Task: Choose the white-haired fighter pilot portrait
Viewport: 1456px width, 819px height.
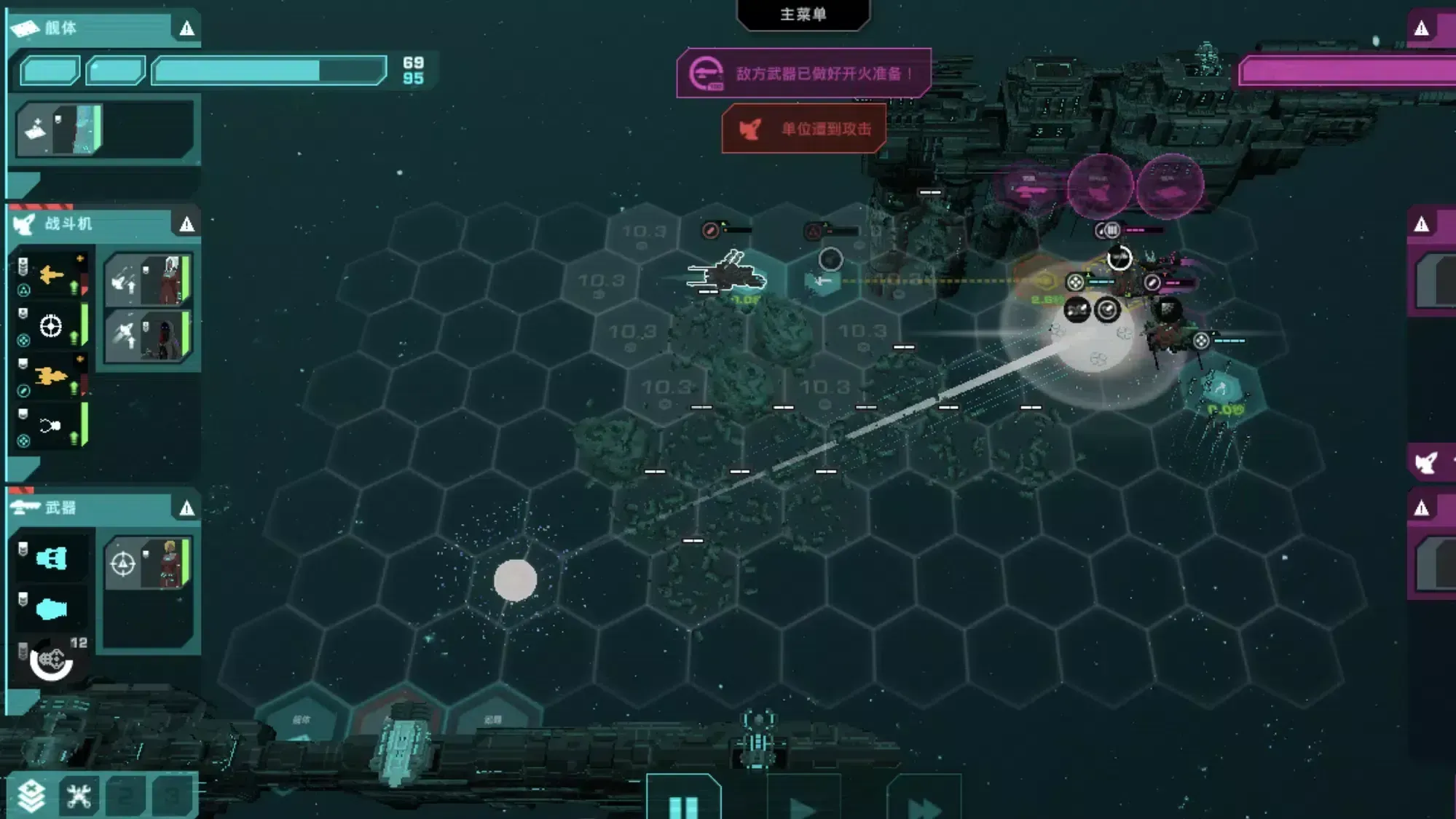Action: tap(149, 280)
